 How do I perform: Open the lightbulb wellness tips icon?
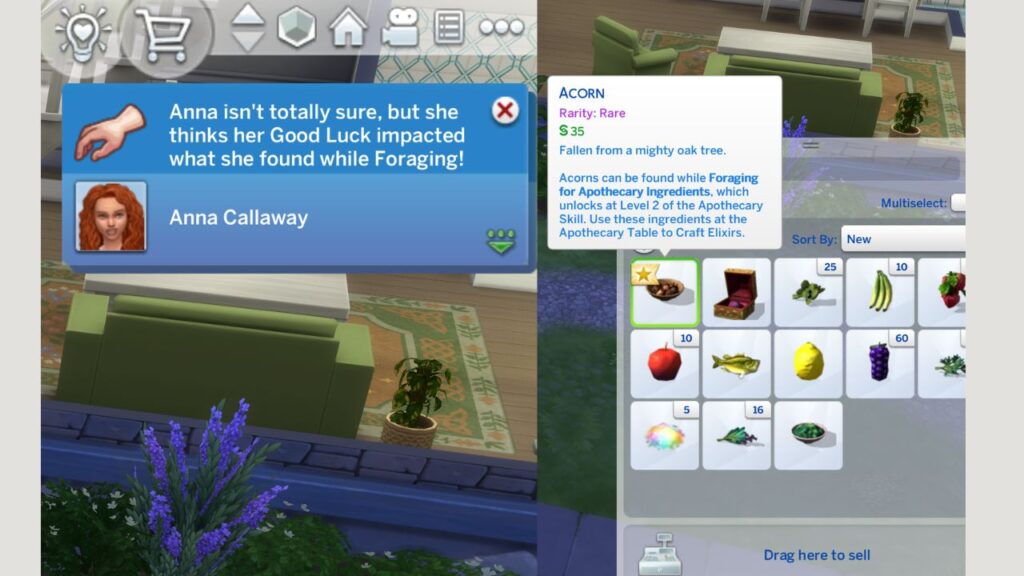[x=82, y=30]
